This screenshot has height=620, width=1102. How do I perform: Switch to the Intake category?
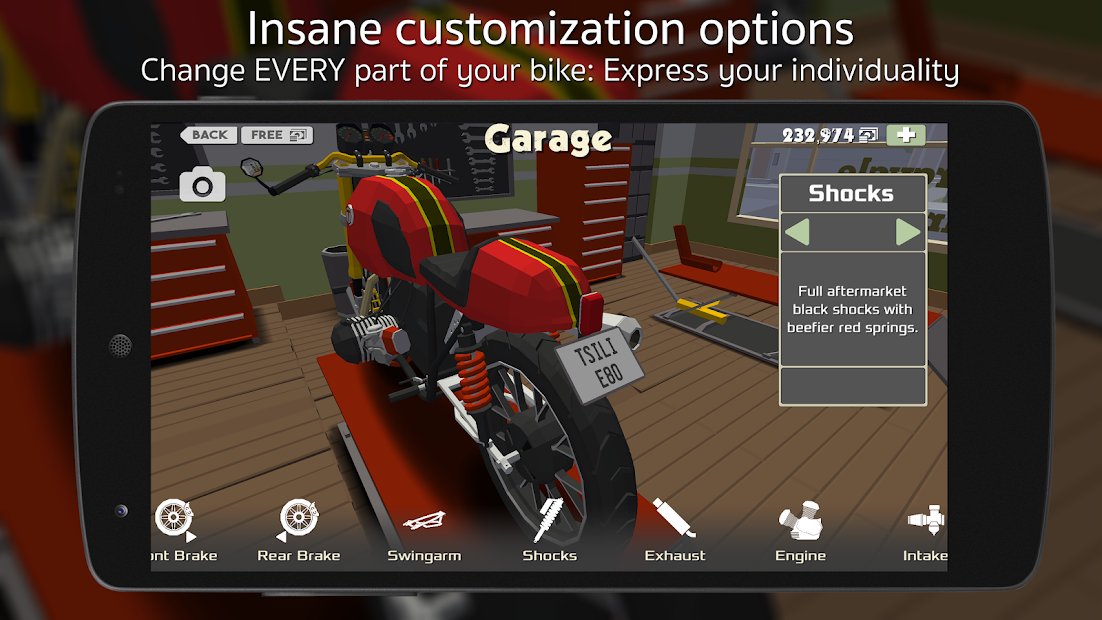click(926, 532)
